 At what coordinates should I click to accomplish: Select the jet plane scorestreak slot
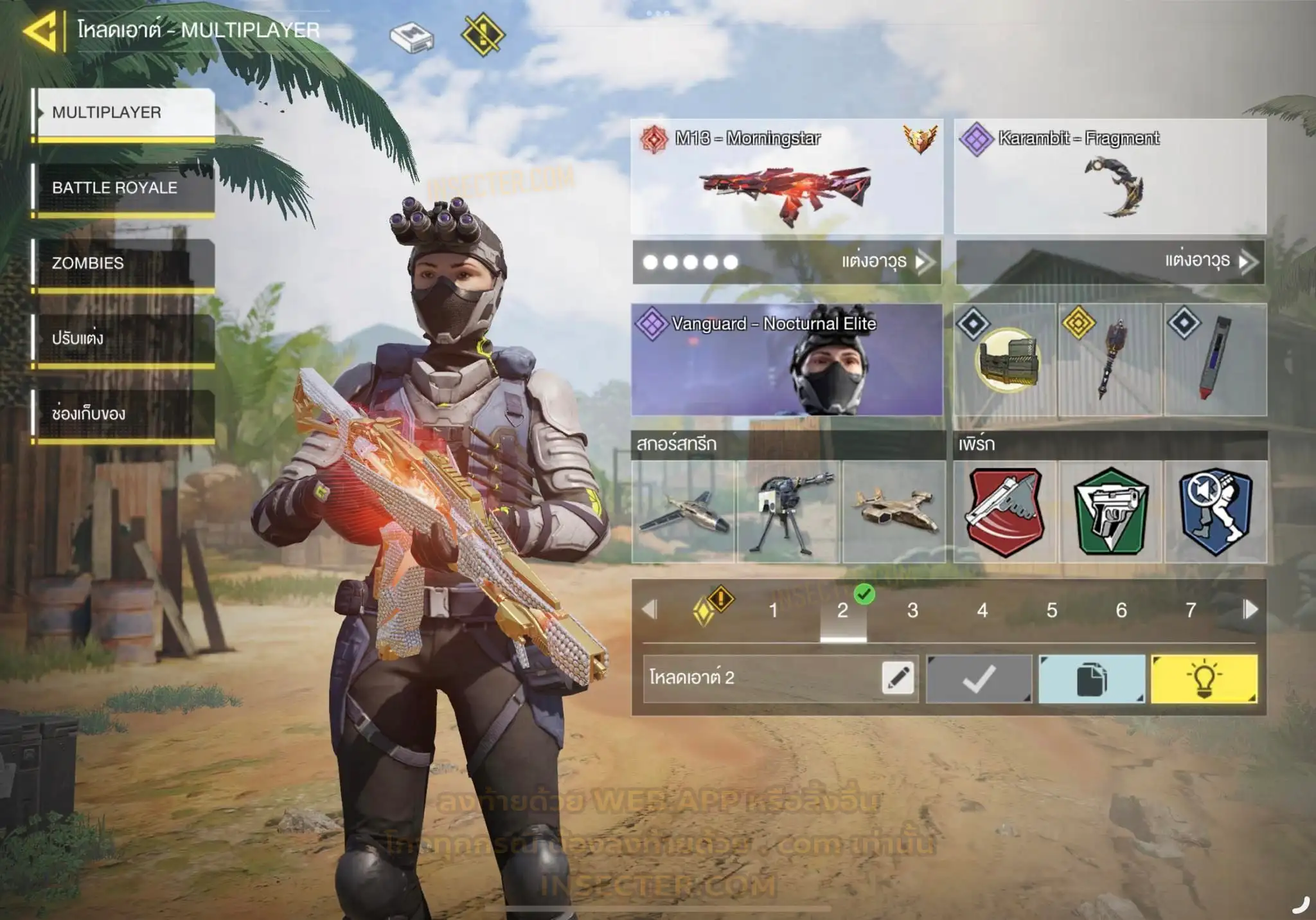(x=684, y=512)
